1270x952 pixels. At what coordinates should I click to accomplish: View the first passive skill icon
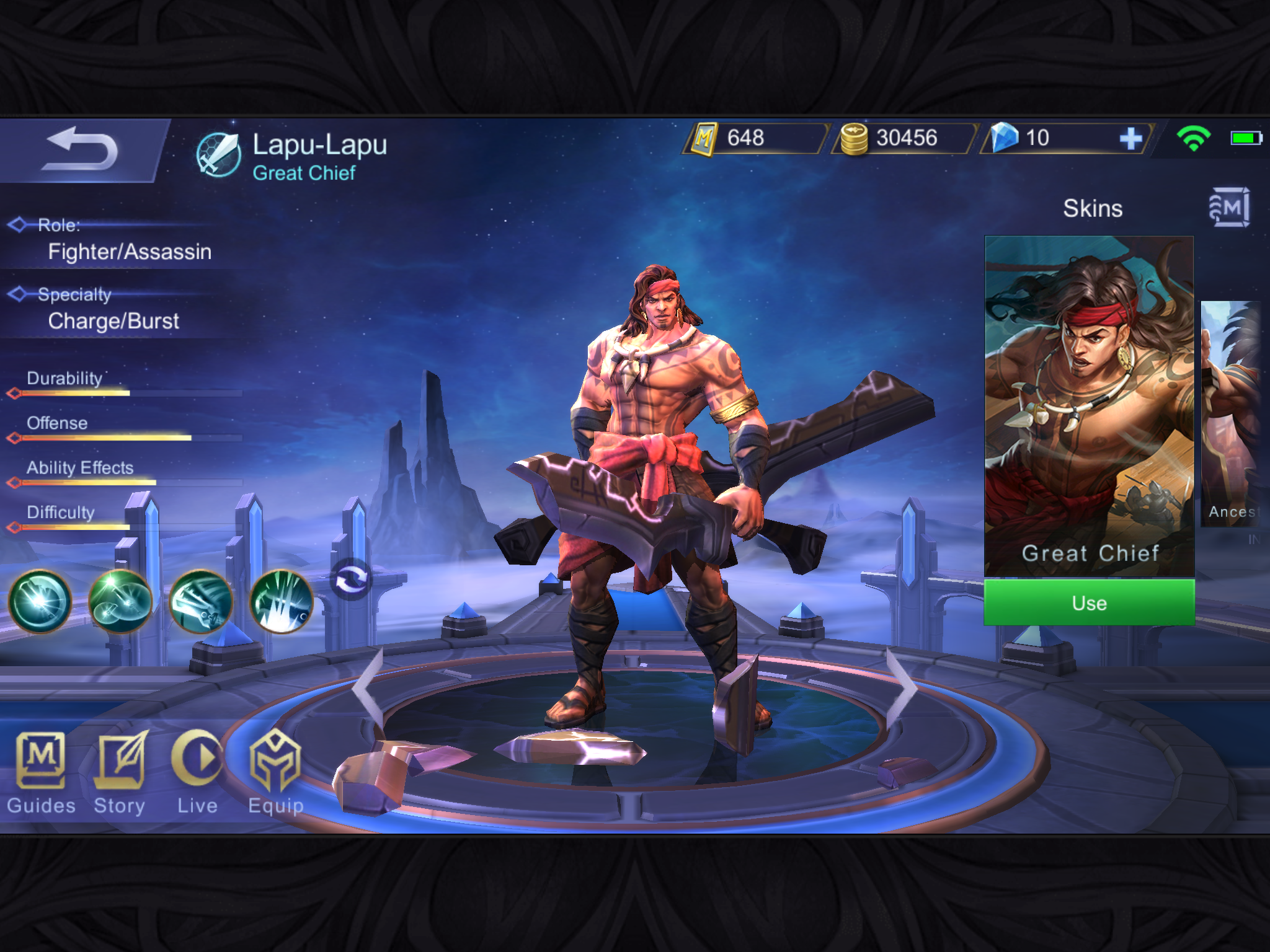coord(40,601)
